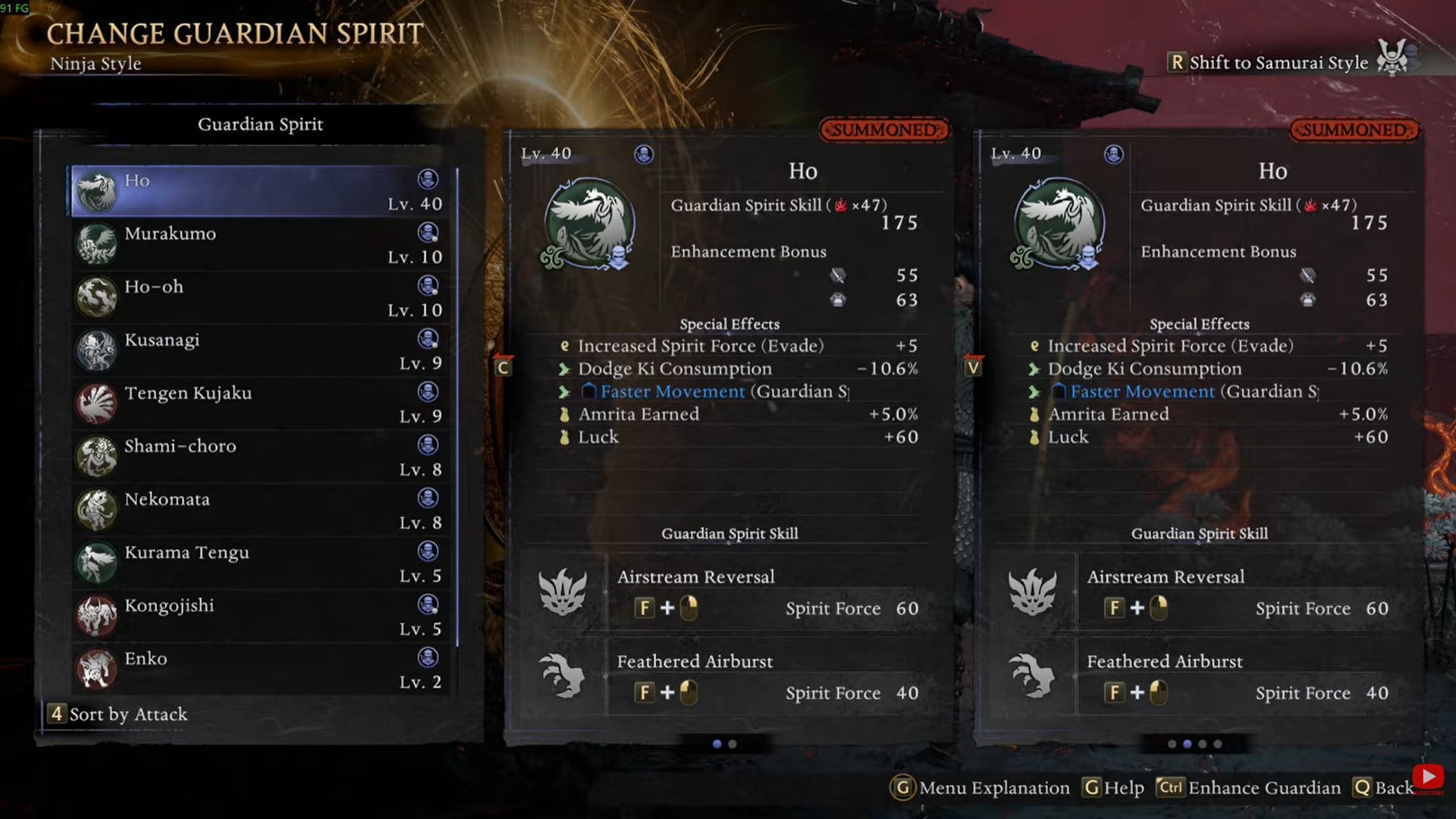Open the Help option
This screenshot has height=819, width=1456.
click(x=1114, y=788)
